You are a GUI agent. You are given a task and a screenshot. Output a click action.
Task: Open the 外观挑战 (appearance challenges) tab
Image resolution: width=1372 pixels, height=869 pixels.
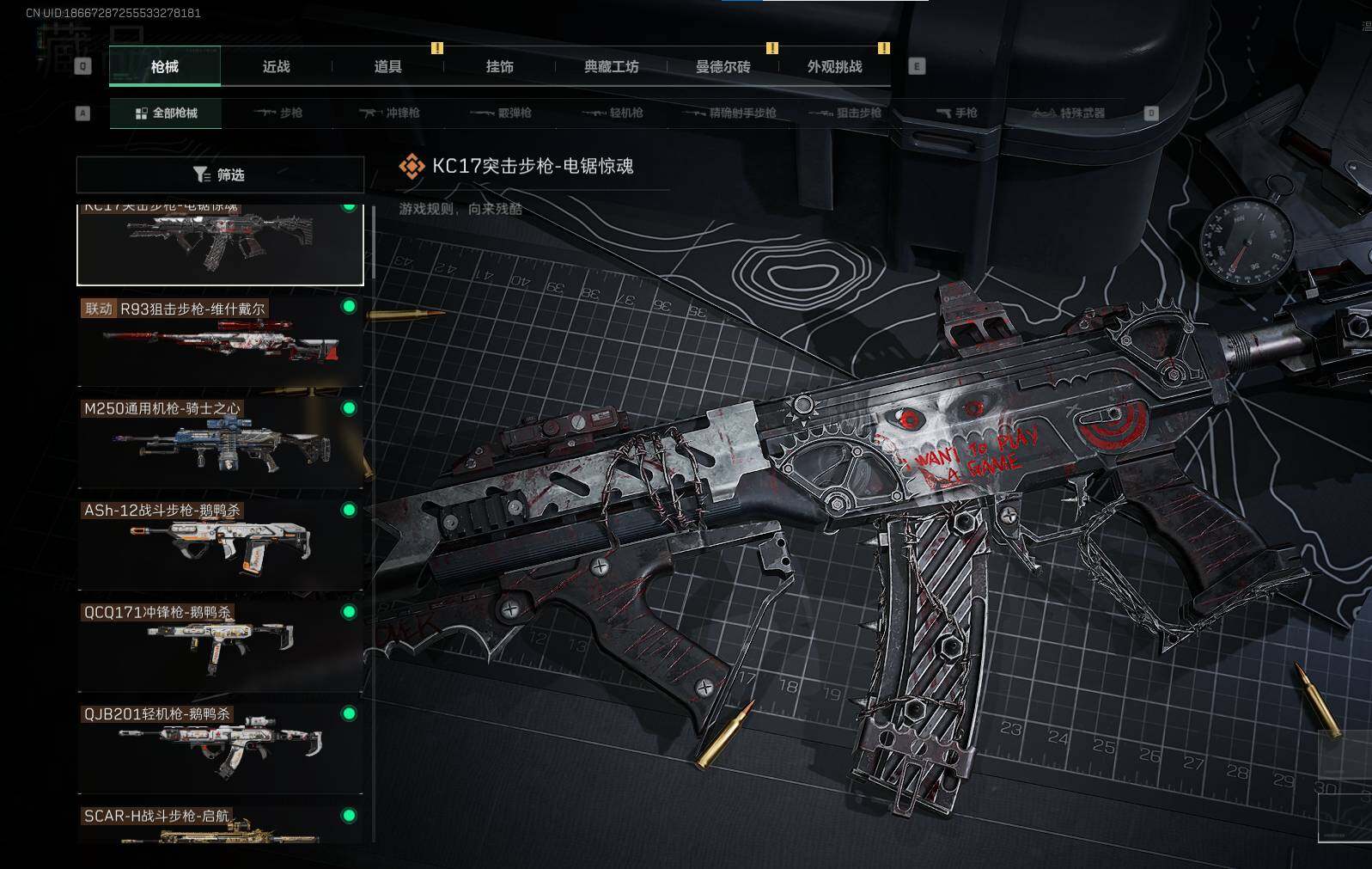point(834,67)
